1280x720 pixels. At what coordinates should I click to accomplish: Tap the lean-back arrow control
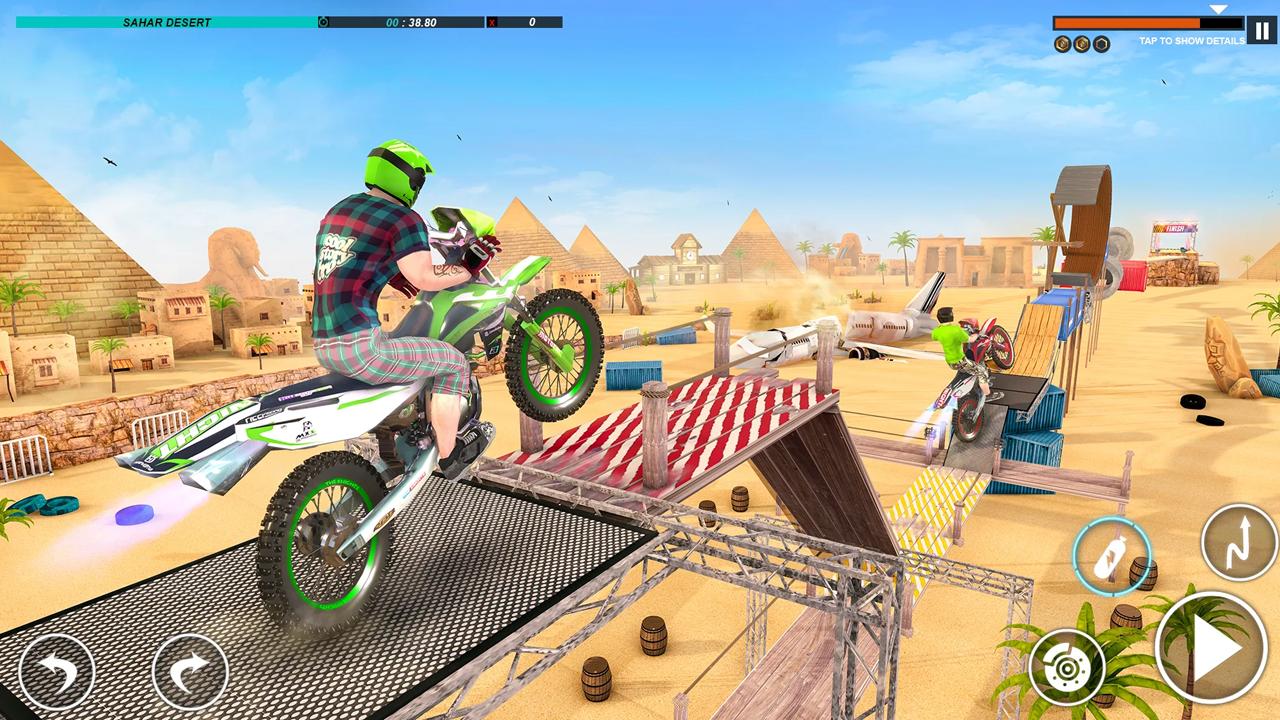[57, 670]
